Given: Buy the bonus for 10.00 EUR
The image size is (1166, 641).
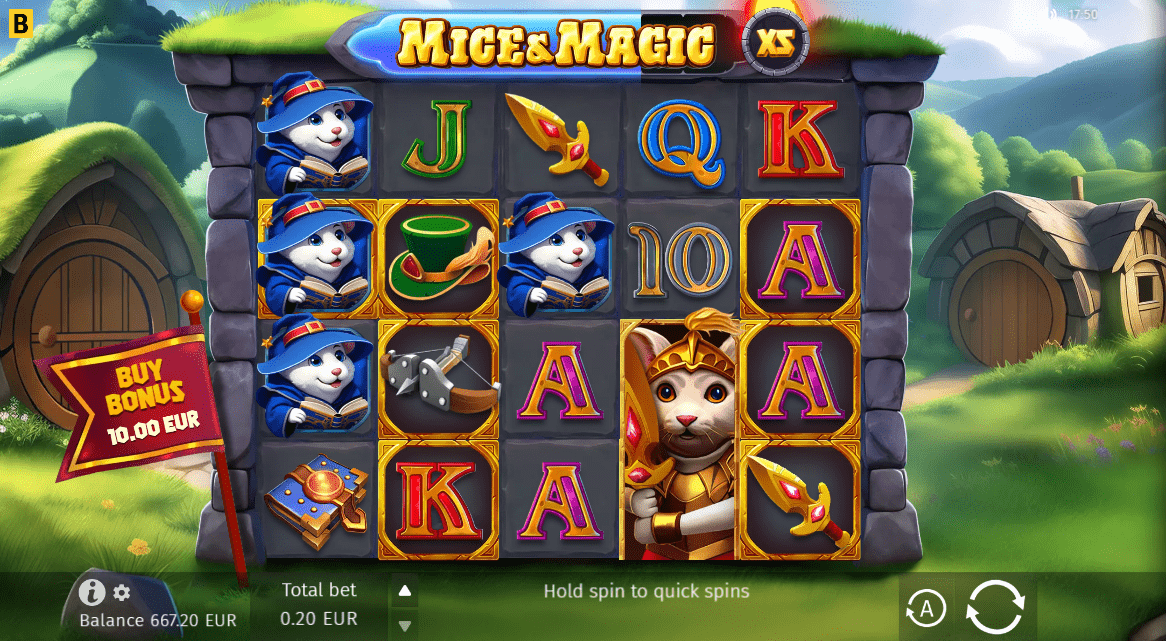Looking at the screenshot, I should [138, 406].
